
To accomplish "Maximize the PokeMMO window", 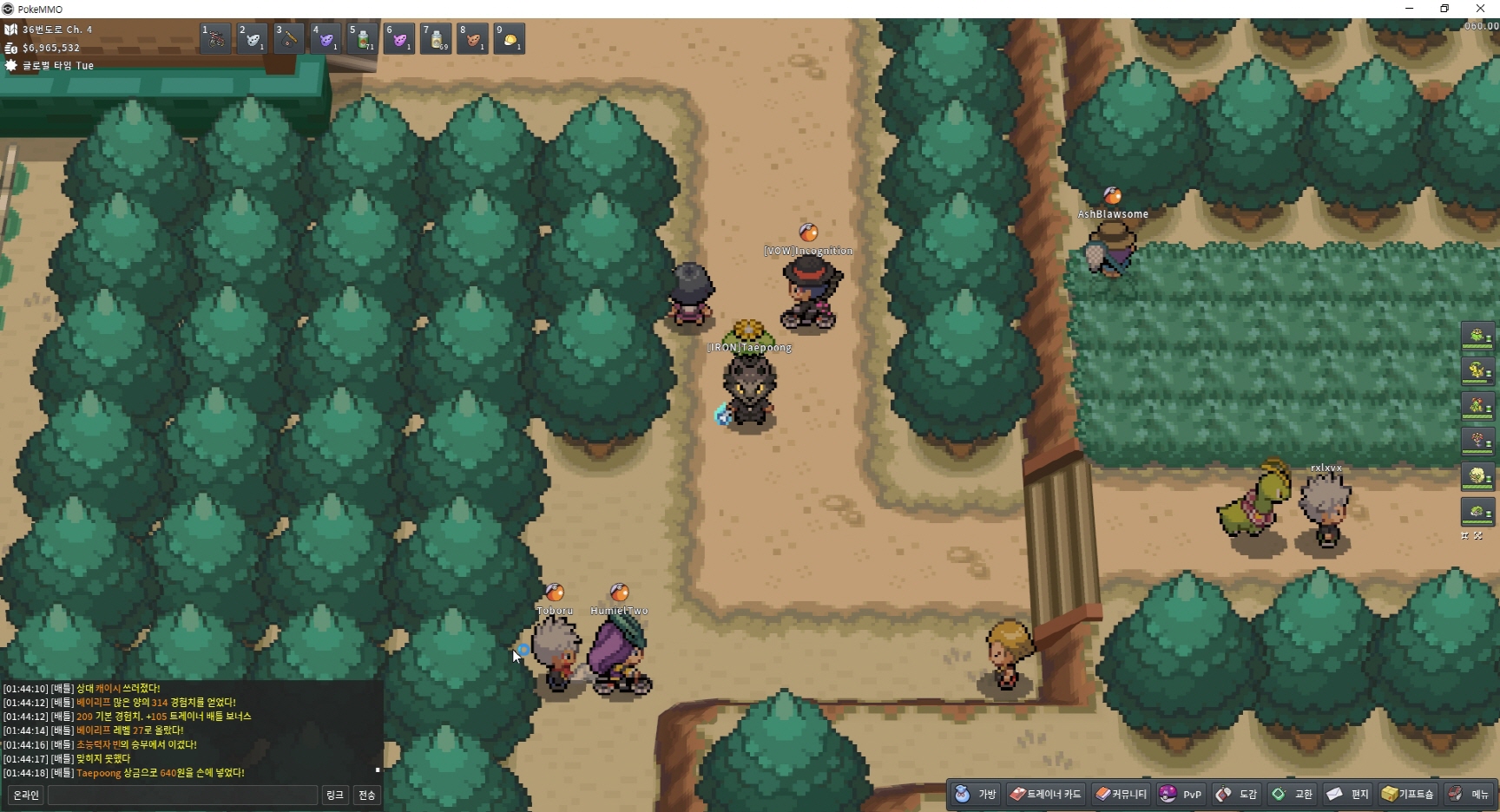I will point(1444,9).
